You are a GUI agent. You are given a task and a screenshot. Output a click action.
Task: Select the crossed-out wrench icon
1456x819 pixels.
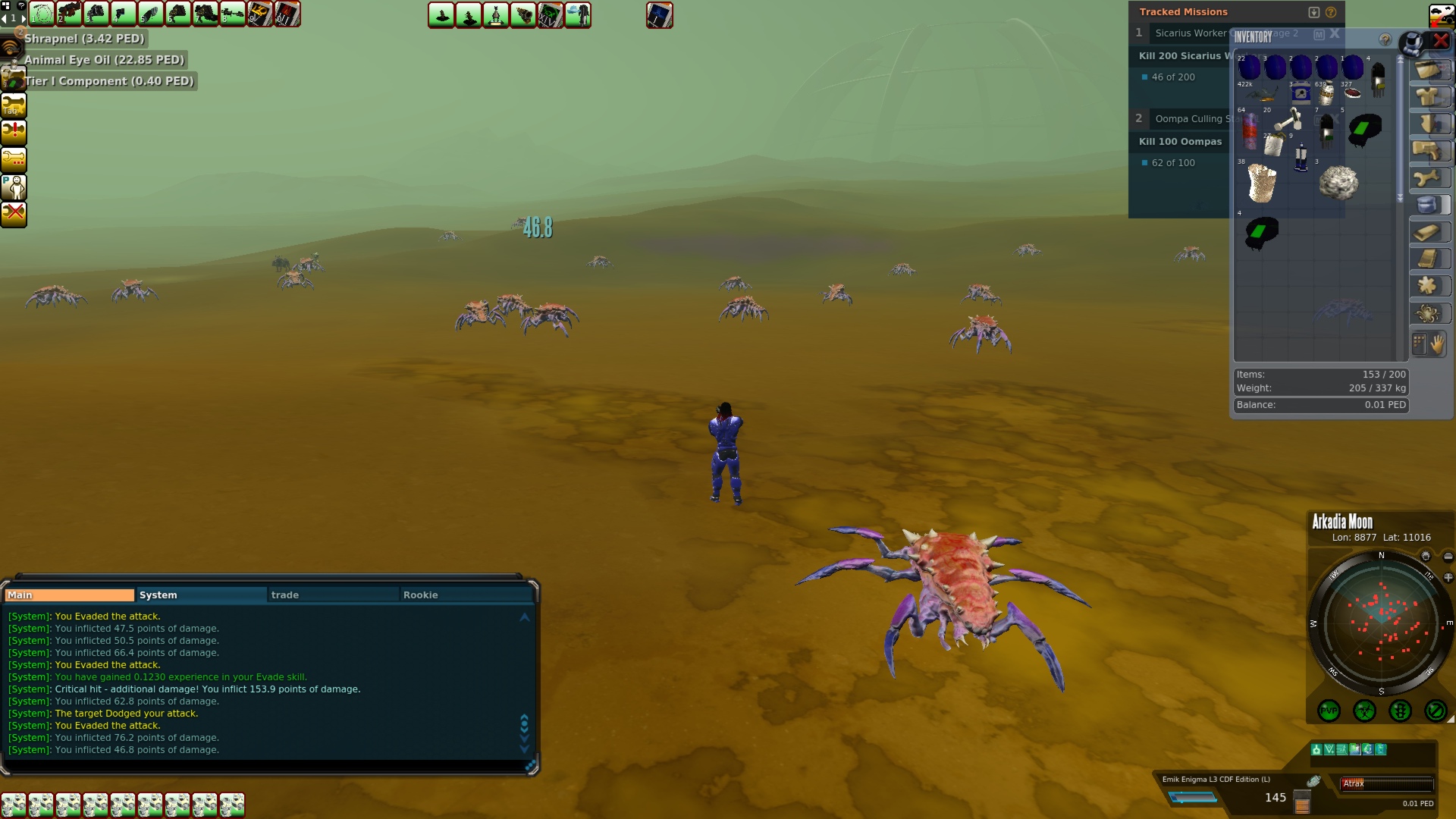(x=14, y=214)
